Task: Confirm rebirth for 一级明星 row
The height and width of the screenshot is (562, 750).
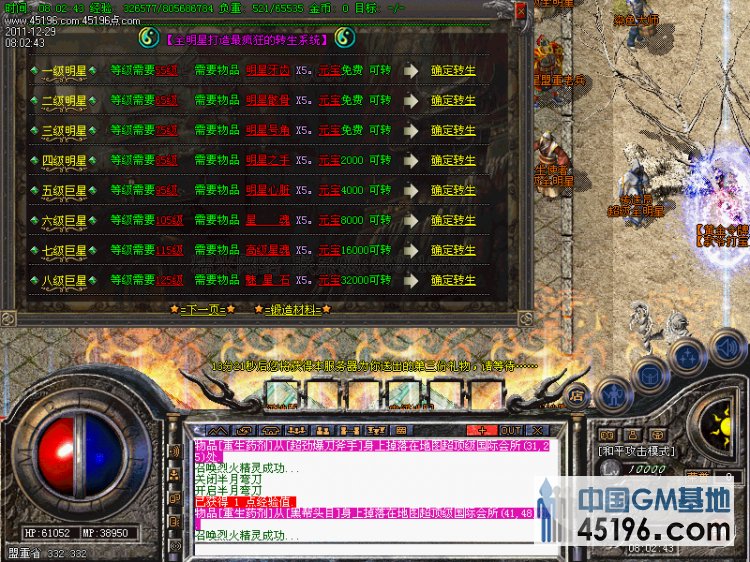Action: coord(453,71)
